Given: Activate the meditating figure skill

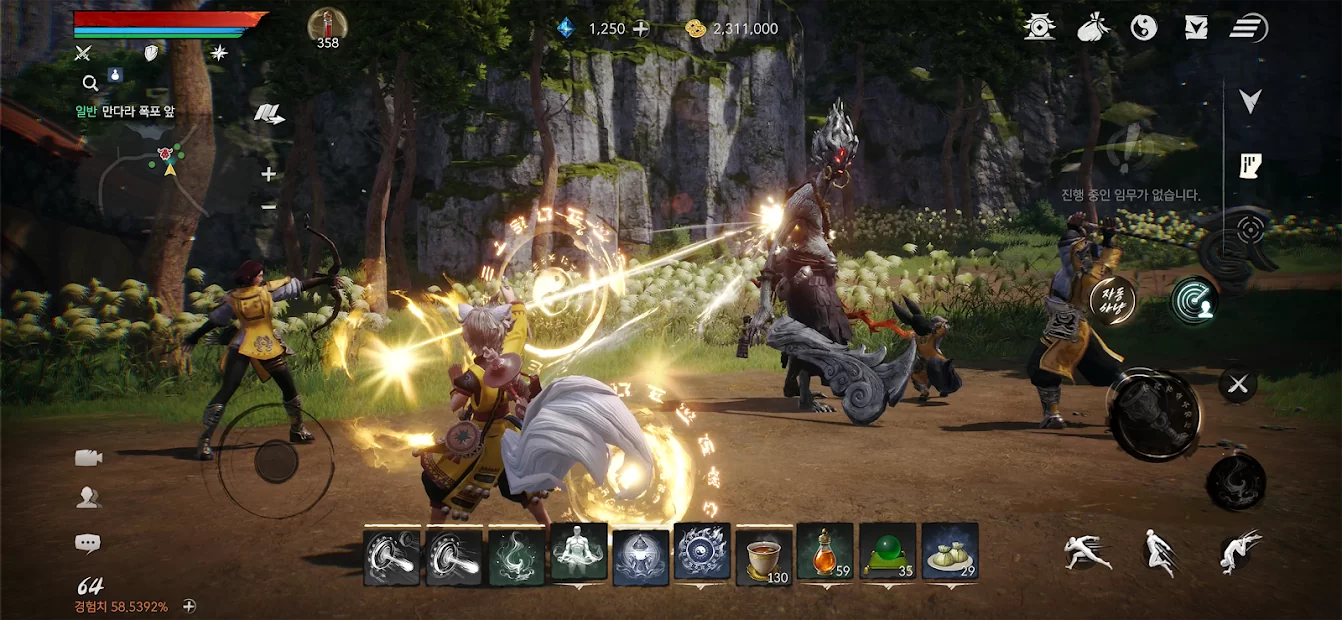Looking at the screenshot, I should [579, 553].
